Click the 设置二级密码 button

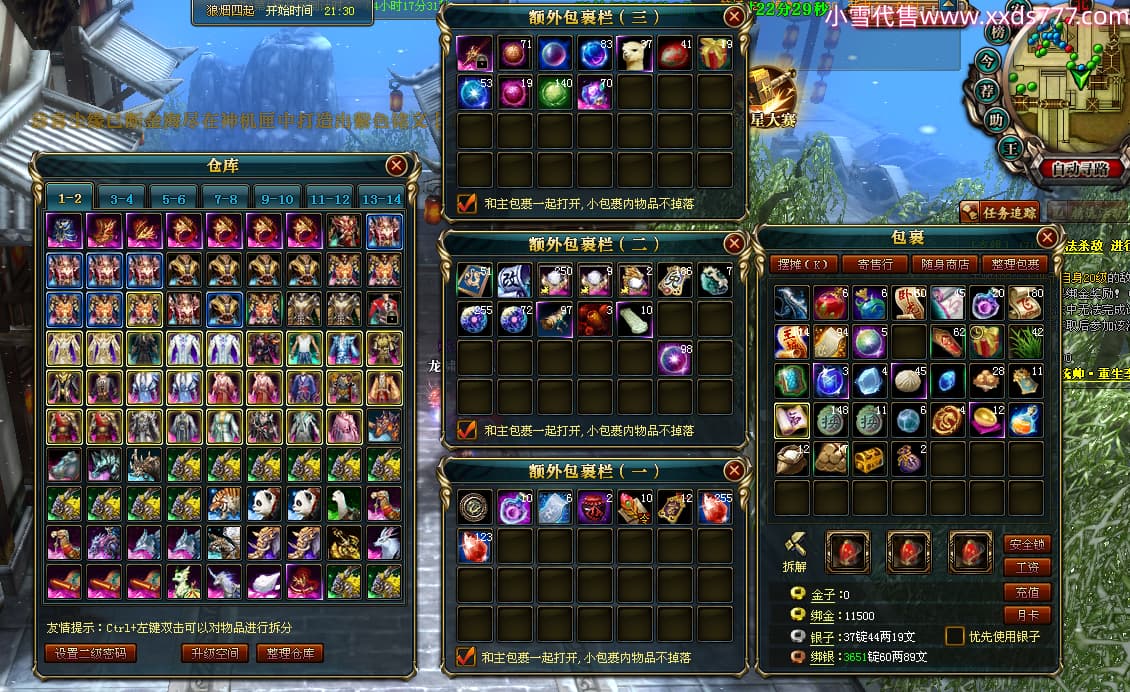click(91, 654)
